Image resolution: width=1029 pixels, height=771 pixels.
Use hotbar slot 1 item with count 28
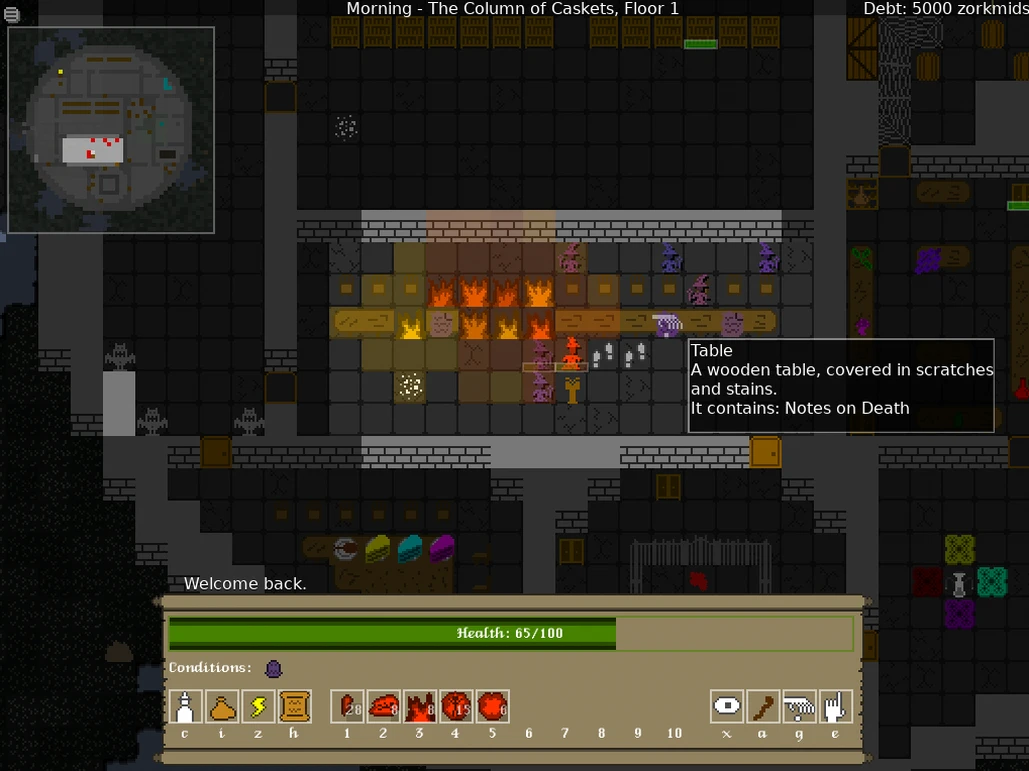coord(347,706)
